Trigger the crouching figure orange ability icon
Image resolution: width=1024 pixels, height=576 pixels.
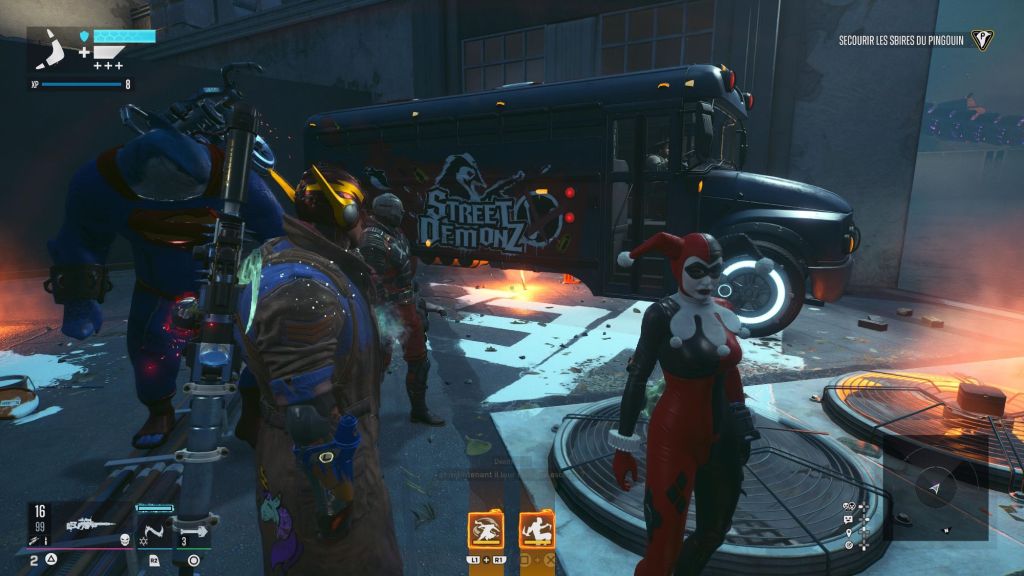535,530
